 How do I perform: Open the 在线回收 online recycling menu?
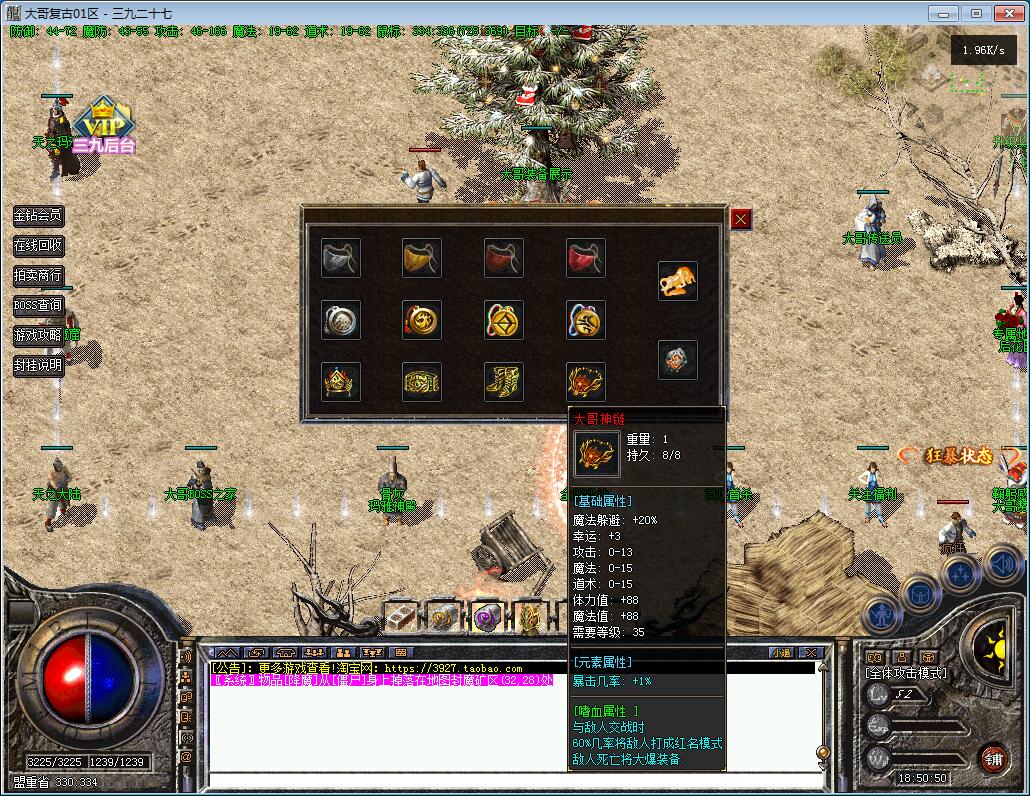click(x=38, y=245)
